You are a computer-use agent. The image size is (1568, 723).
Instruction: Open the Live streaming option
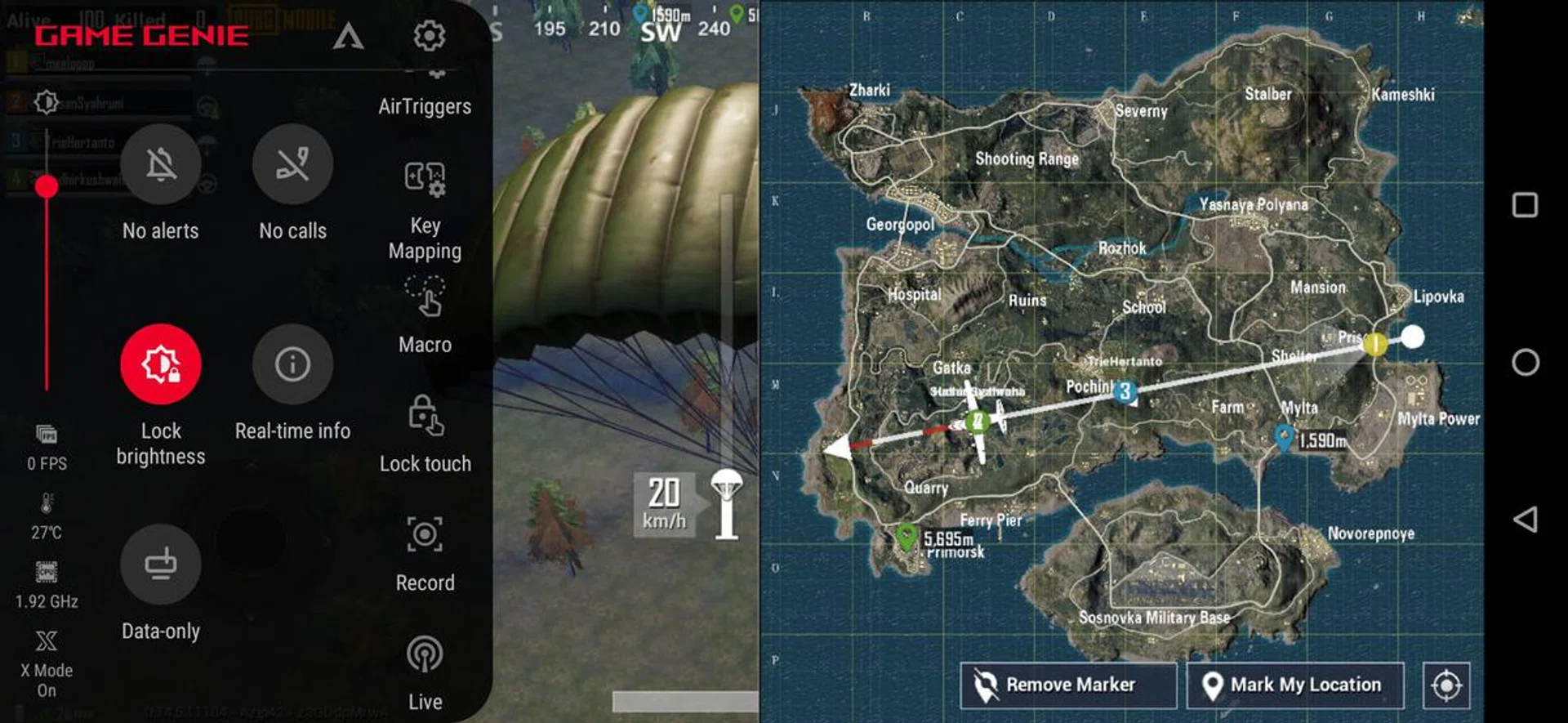pyautogui.click(x=425, y=654)
